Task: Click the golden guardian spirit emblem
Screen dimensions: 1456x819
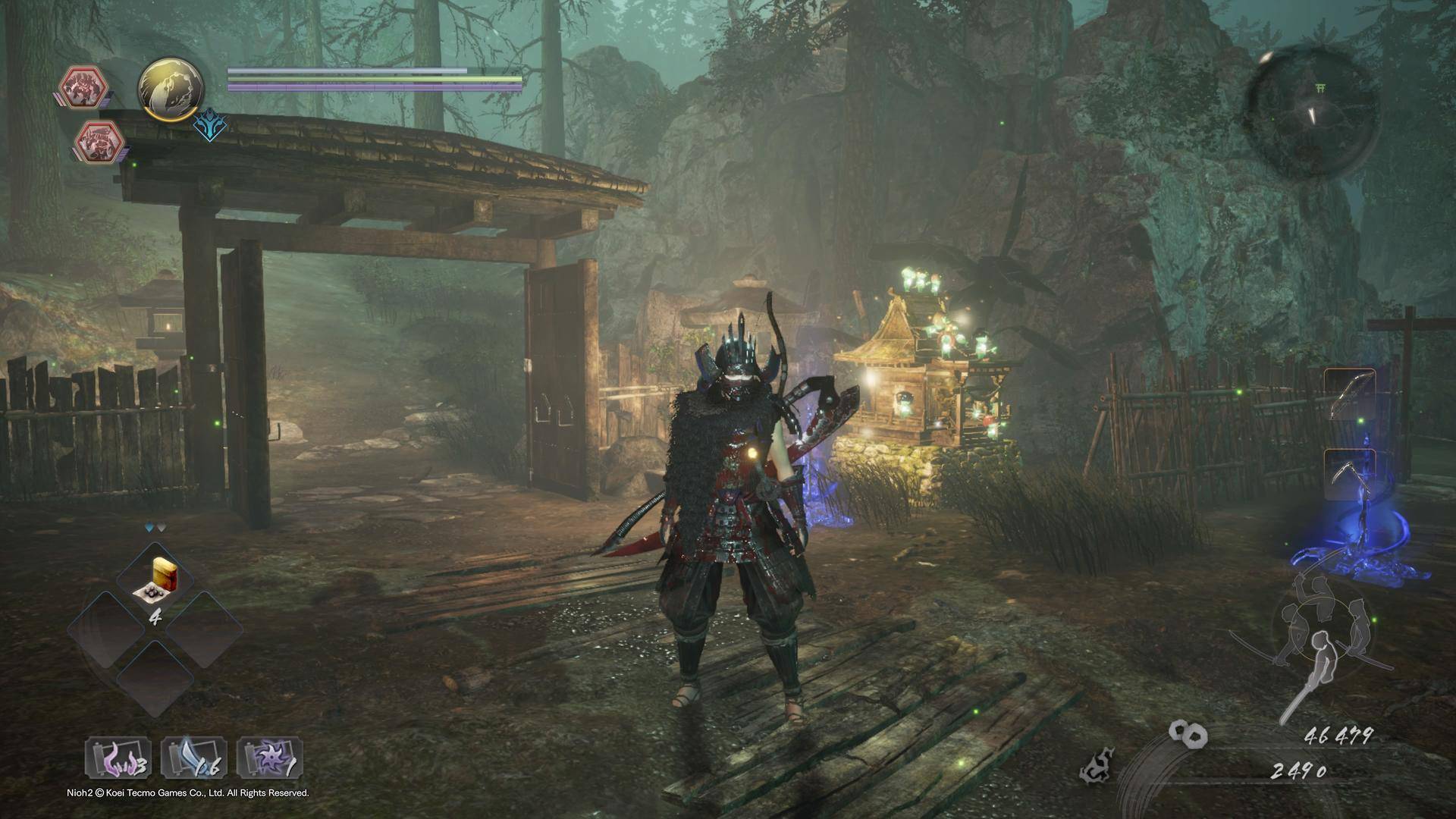Action: click(x=171, y=87)
